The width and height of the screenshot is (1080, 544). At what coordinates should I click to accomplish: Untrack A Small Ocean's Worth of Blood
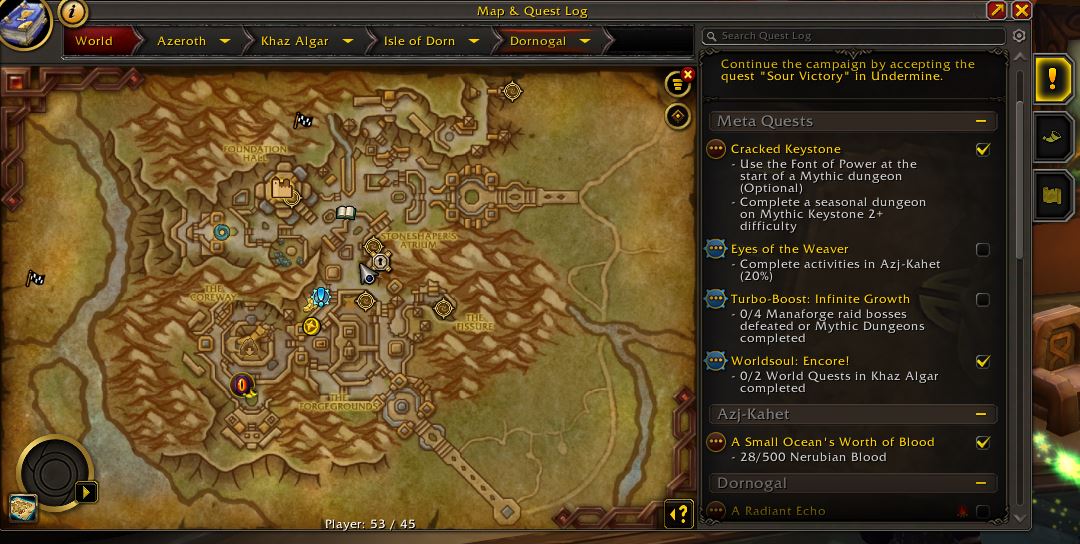click(x=983, y=442)
